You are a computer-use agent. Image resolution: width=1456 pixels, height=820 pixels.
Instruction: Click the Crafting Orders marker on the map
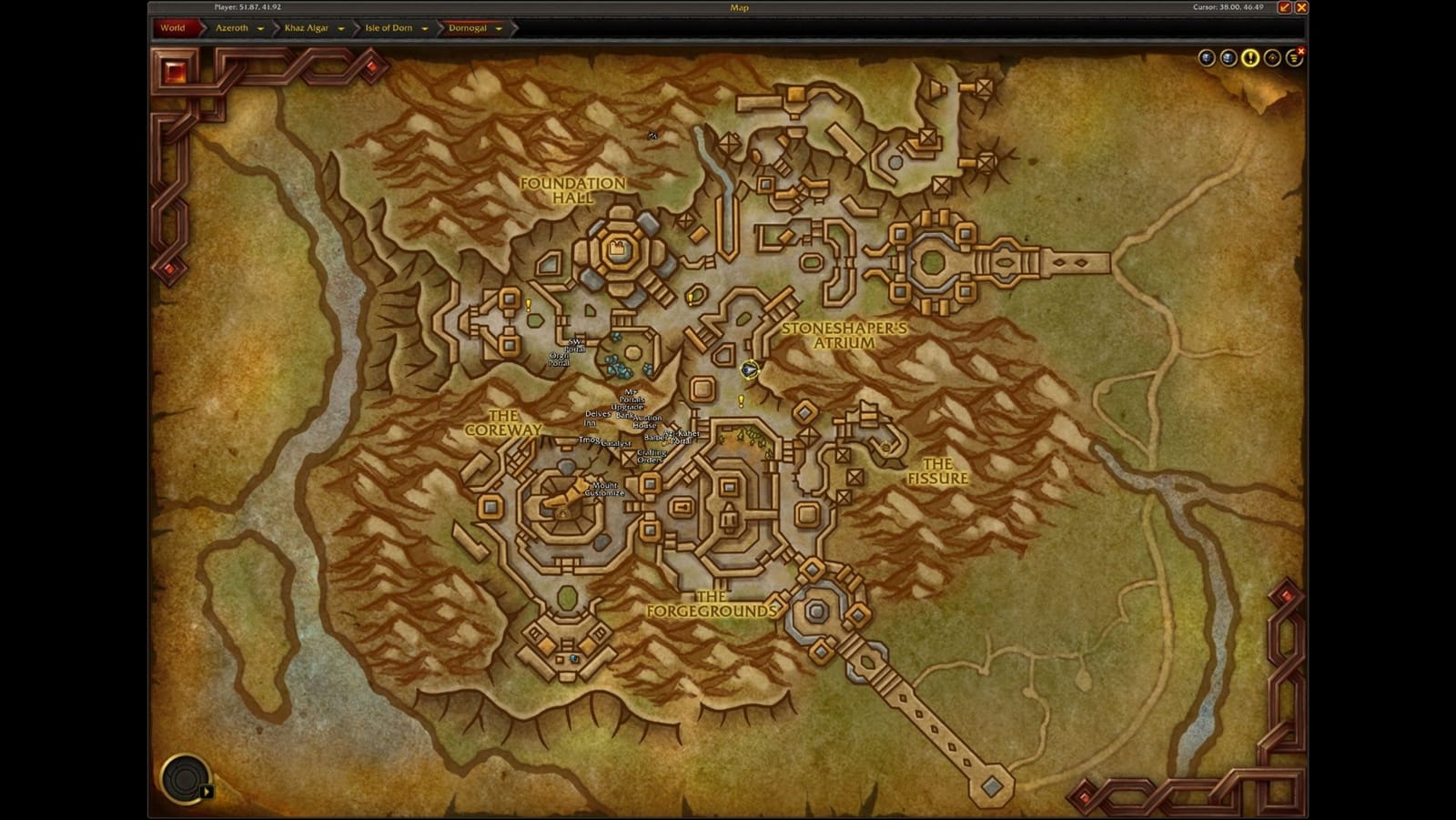[x=652, y=457]
